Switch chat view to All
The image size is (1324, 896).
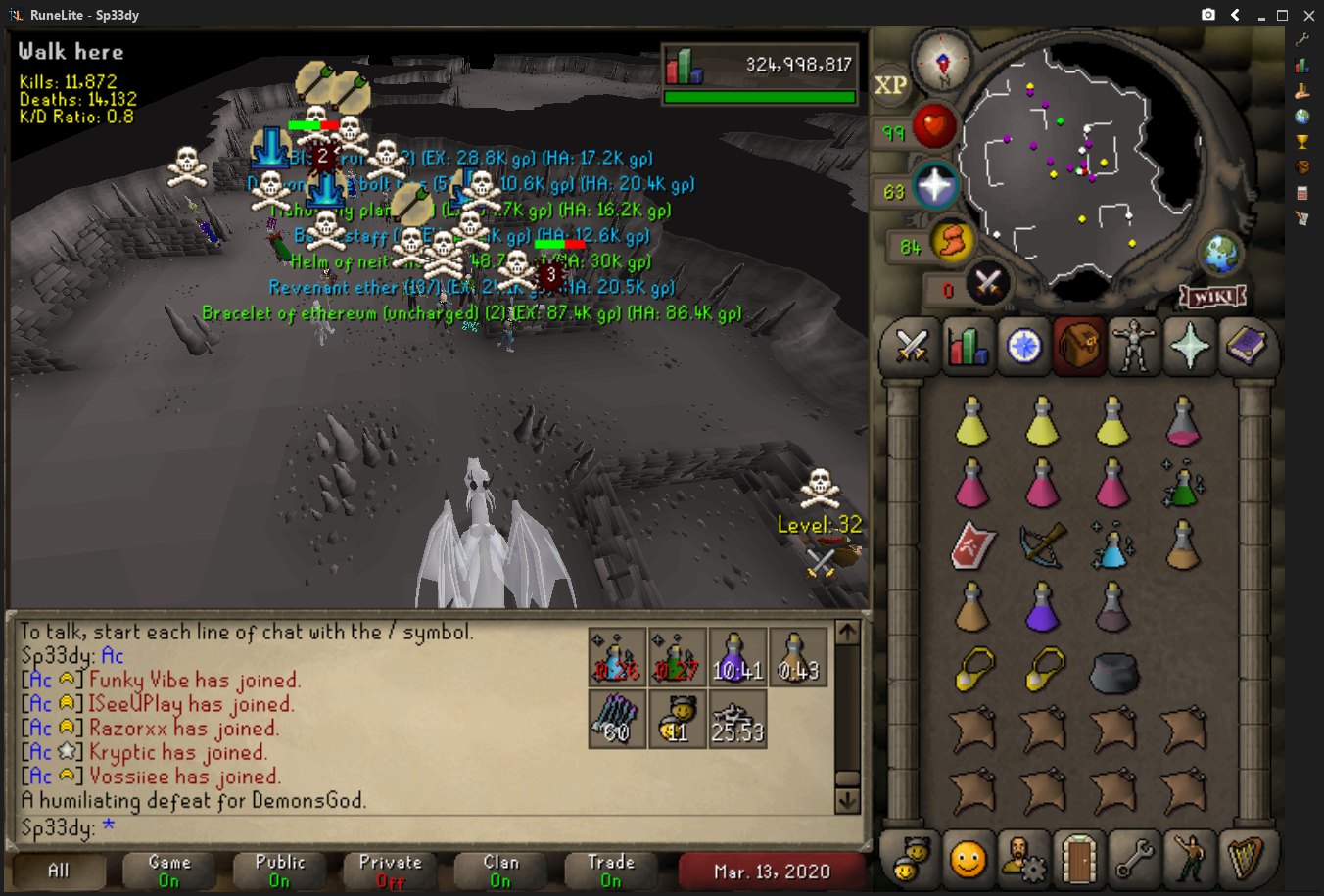[59, 870]
